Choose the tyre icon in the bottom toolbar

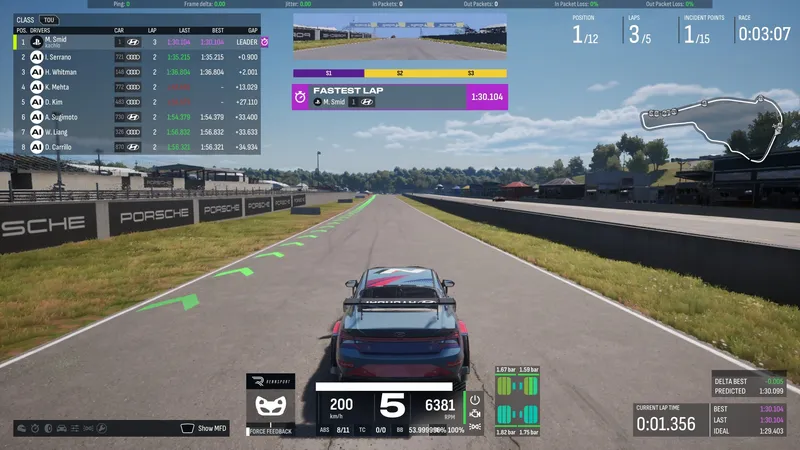[x=50, y=429]
